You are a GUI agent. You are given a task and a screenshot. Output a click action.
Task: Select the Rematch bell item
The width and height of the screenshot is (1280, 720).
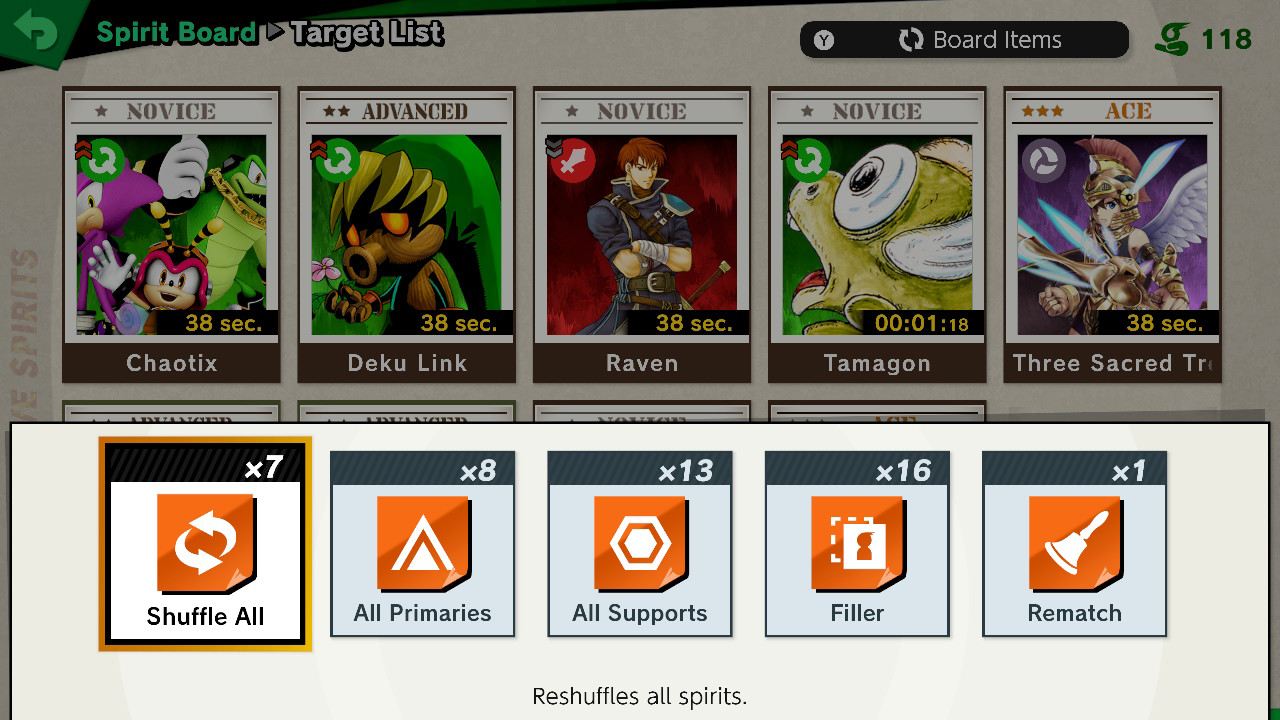pos(1074,545)
